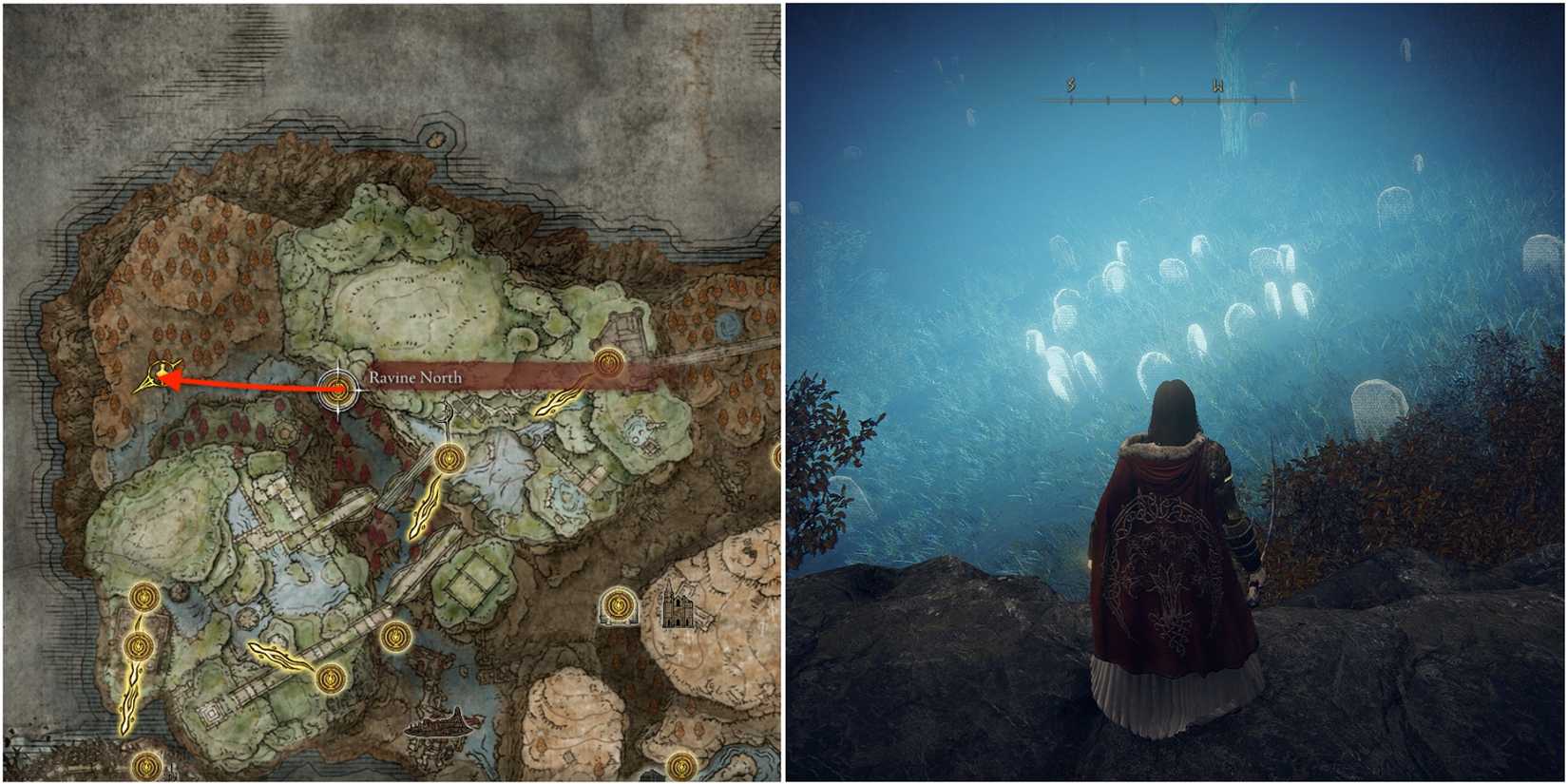Click the cathedral landmark icon on the map

(x=678, y=605)
